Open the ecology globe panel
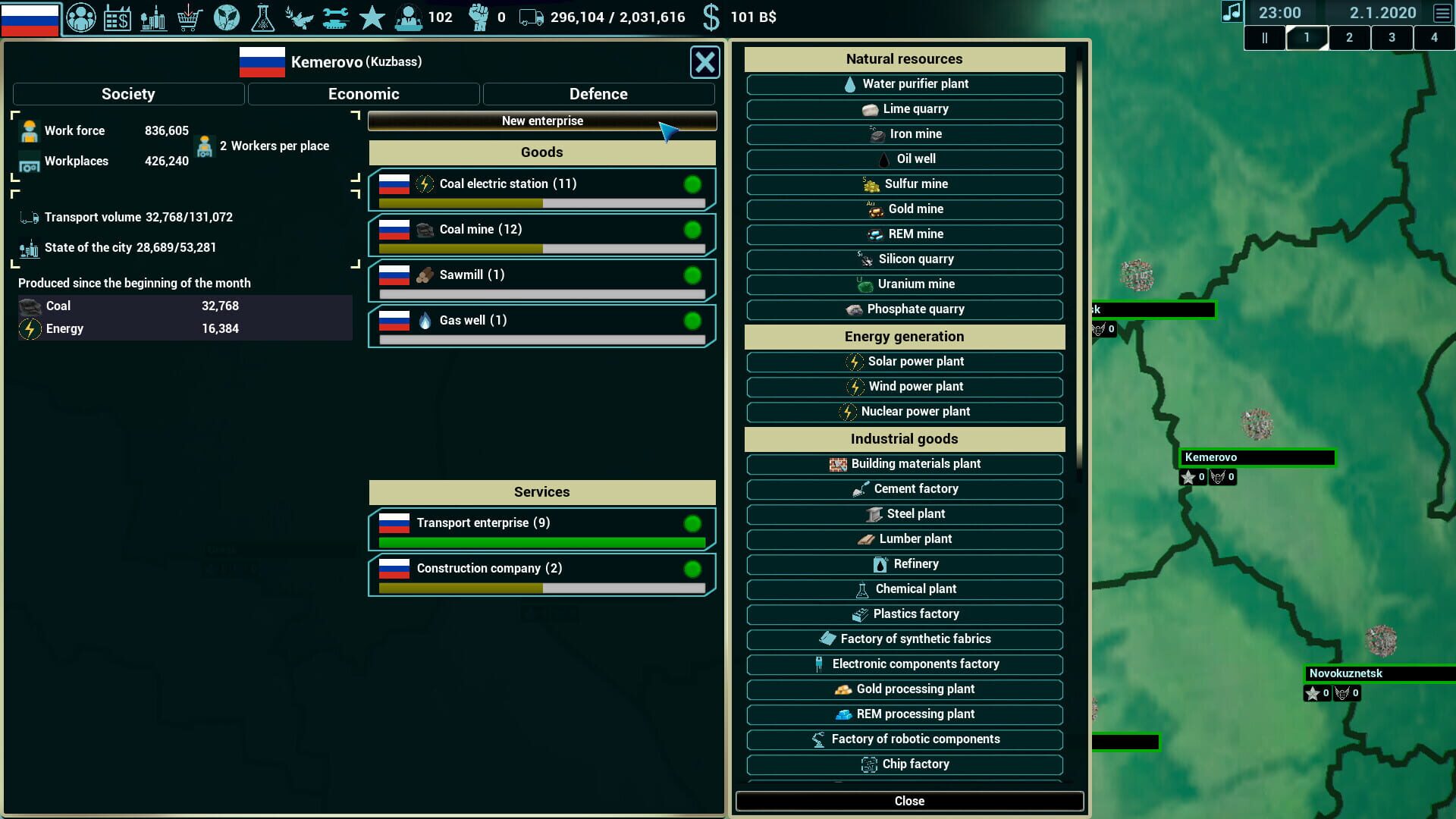The image size is (1456, 819). [x=227, y=17]
